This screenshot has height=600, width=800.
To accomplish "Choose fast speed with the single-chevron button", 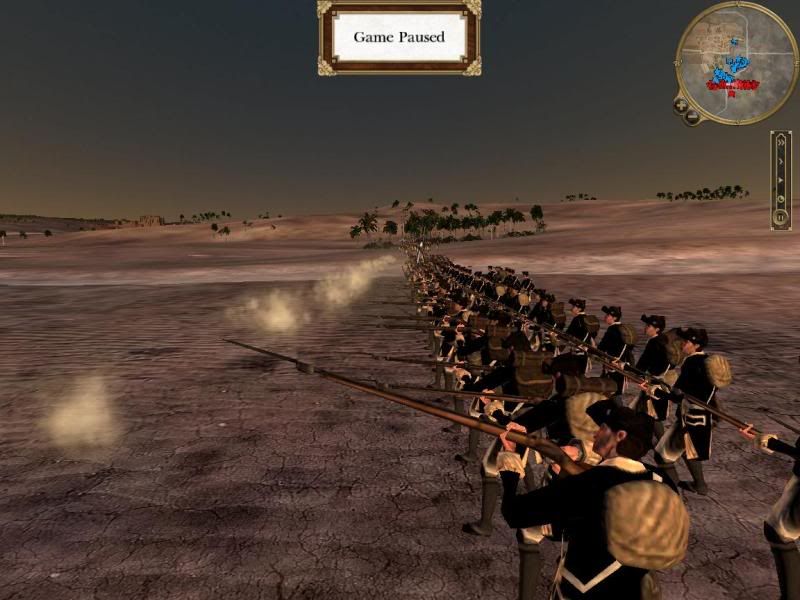I will [781, 159].
